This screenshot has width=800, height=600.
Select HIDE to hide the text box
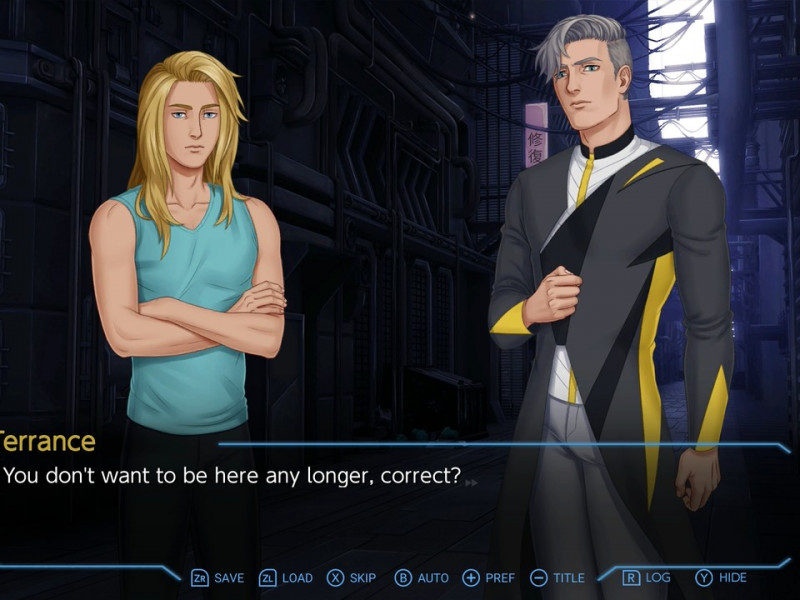click(x=721, y=578)
